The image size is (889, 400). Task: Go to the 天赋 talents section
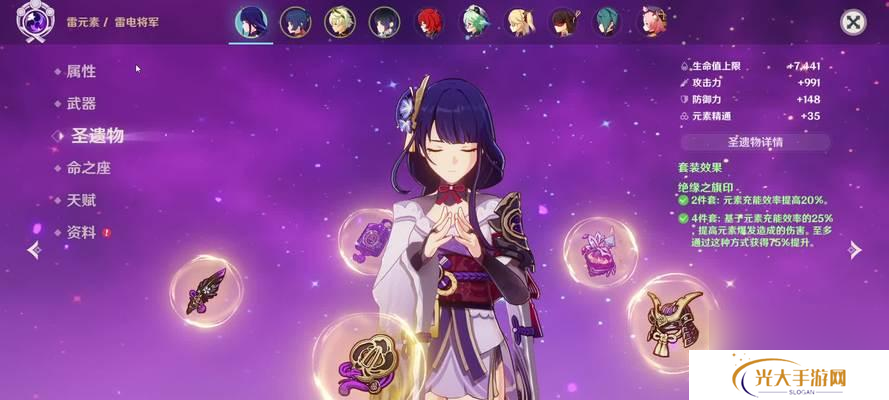click(x=81, y=201)
